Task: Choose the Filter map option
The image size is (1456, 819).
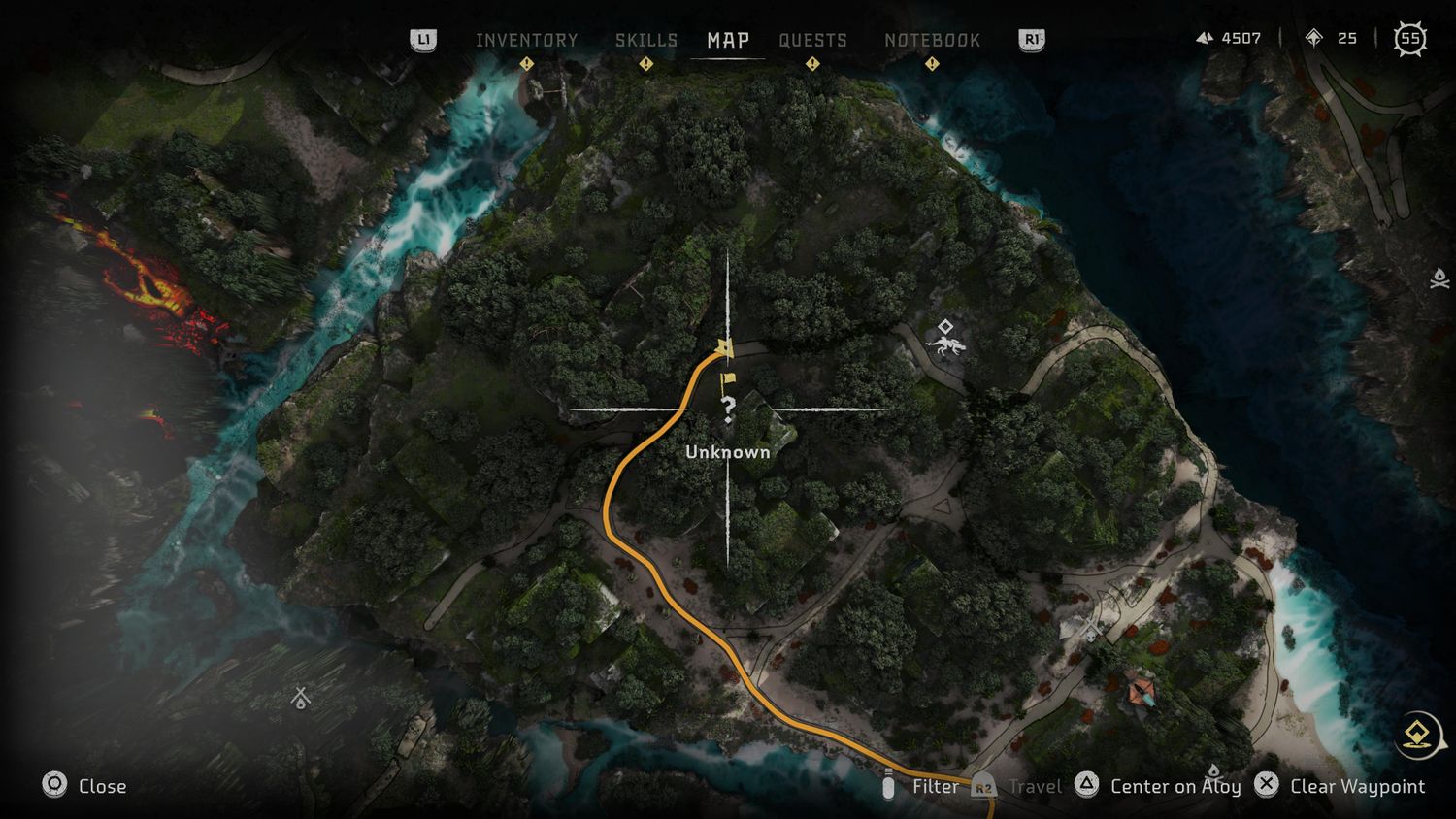Action: point(934,786)
